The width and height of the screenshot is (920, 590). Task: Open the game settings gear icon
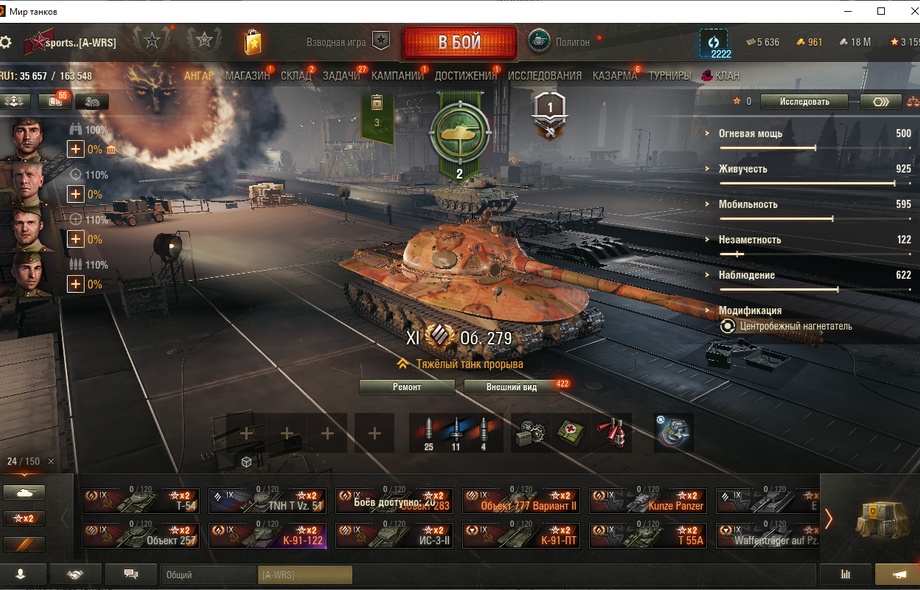click(7, 43)
